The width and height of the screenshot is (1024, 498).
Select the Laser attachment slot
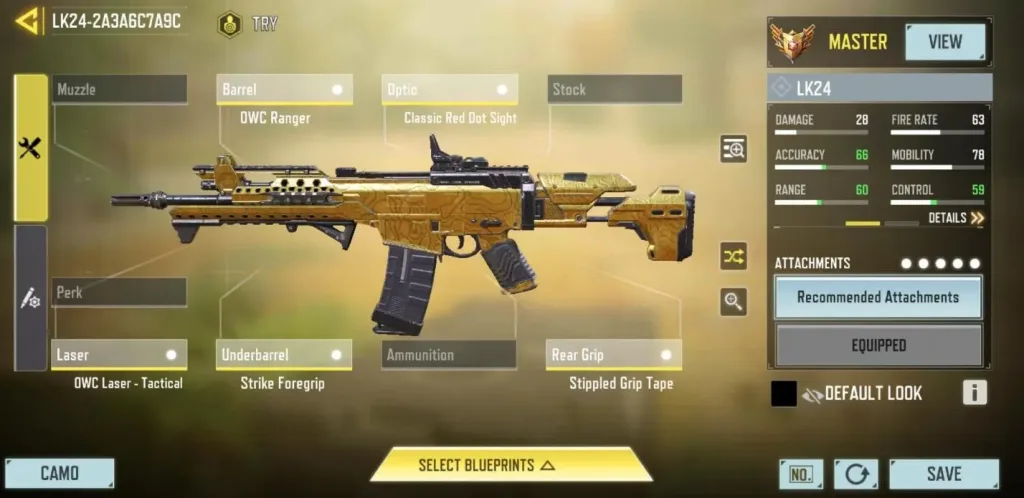pyautogui.click(x=119, y=355)
